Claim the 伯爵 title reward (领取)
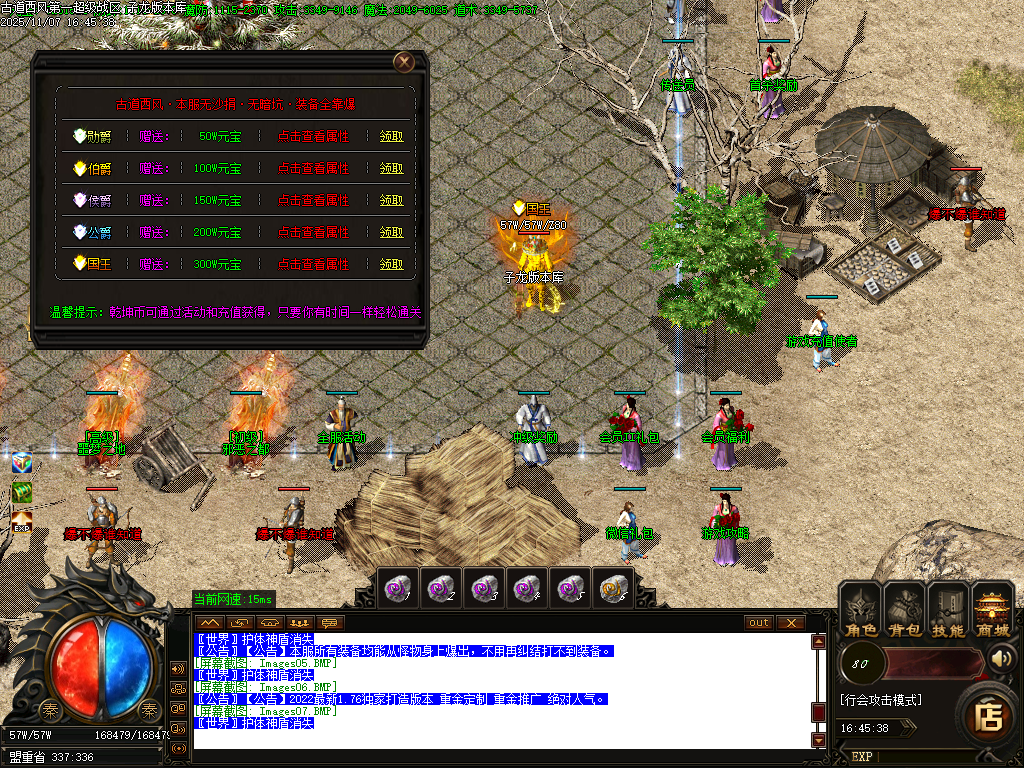Image resolution: width=1024 pixels, height=768 pixels. point(392,168)
